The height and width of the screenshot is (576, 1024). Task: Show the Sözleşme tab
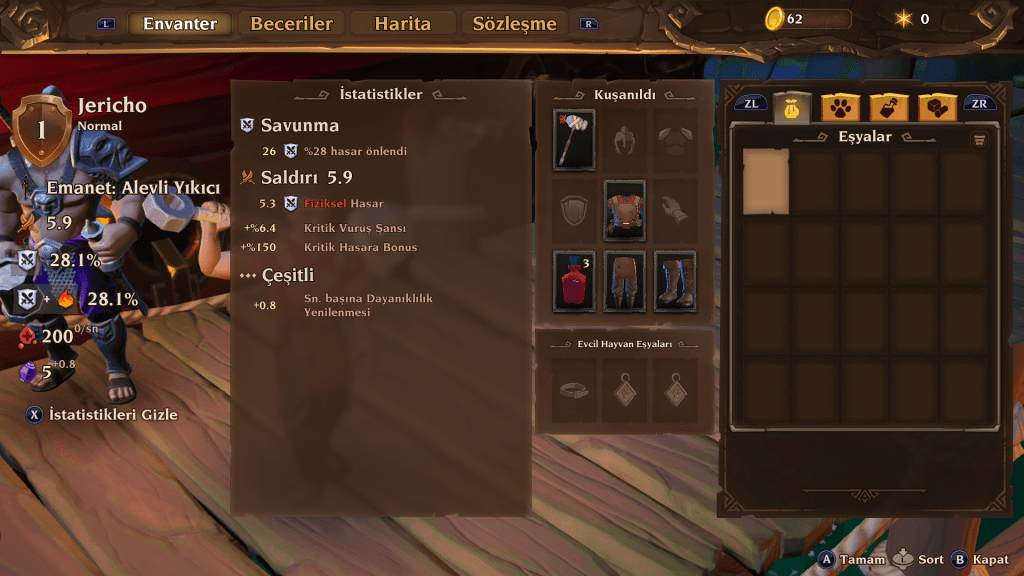[514, 24]
